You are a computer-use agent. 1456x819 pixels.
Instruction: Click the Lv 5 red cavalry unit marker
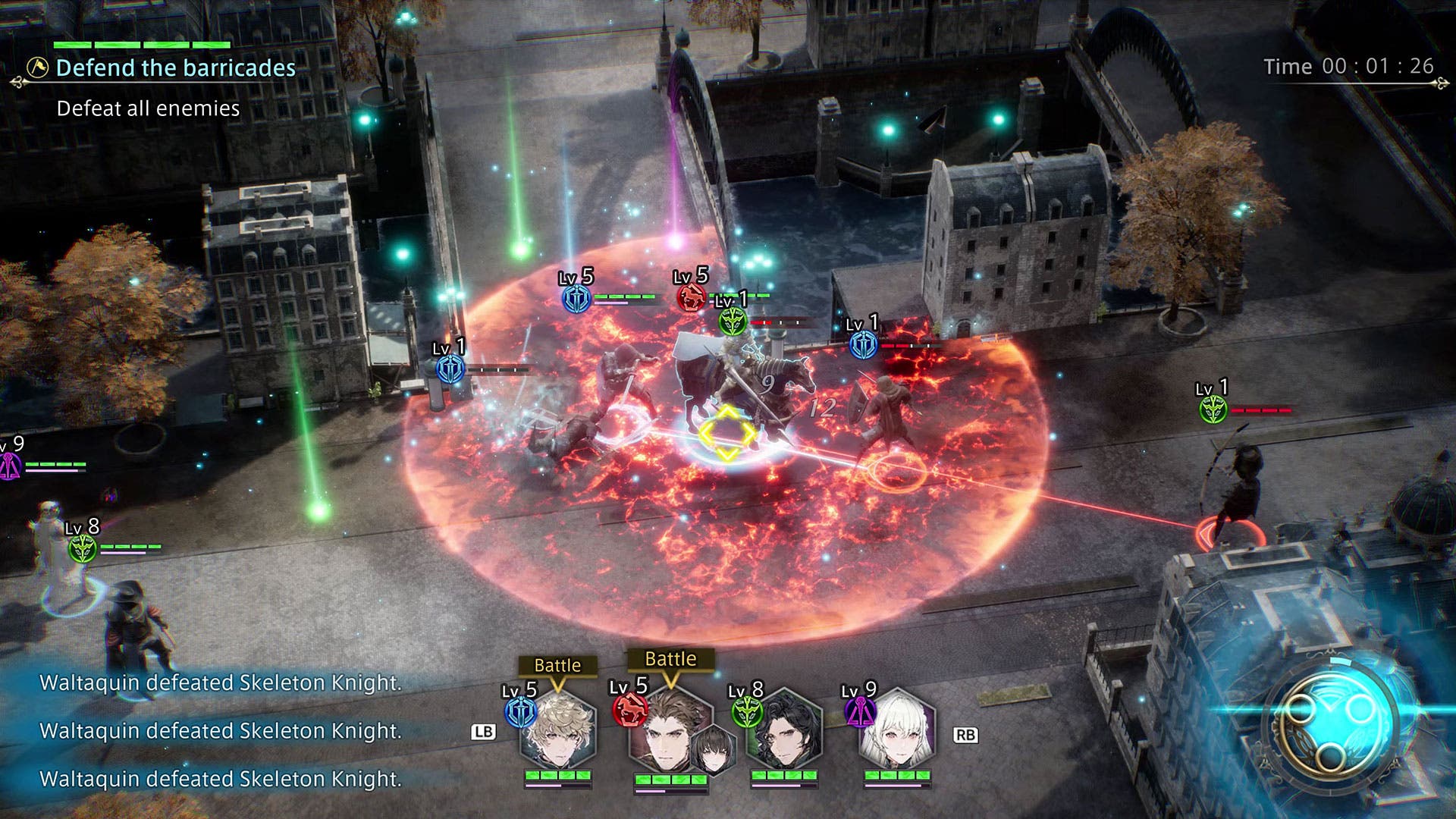pyautogui.click(x=691, y=297)
